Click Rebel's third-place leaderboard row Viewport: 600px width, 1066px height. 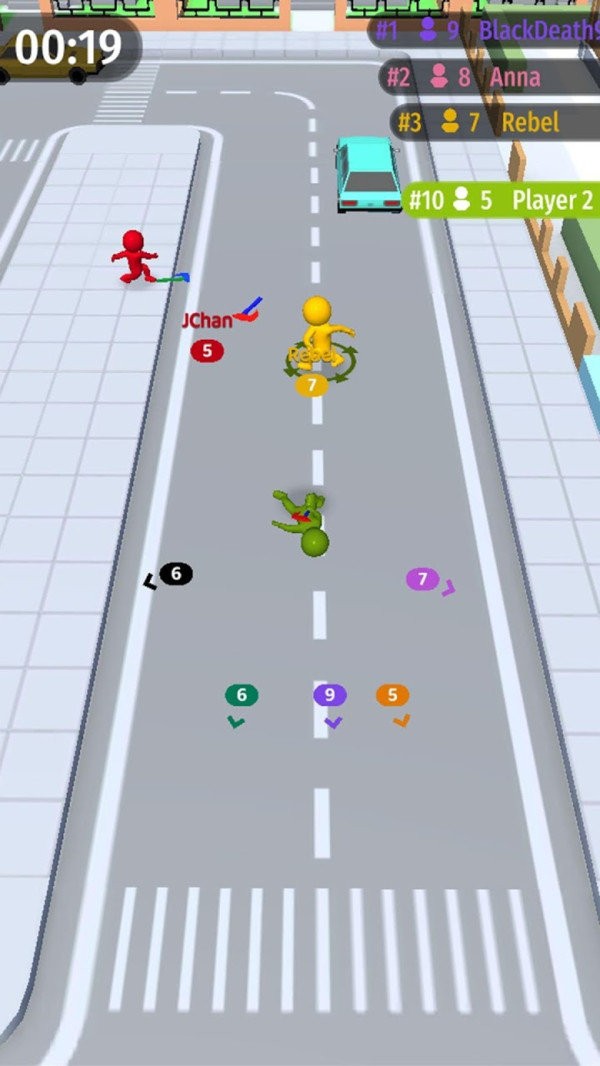pos(495,123)
